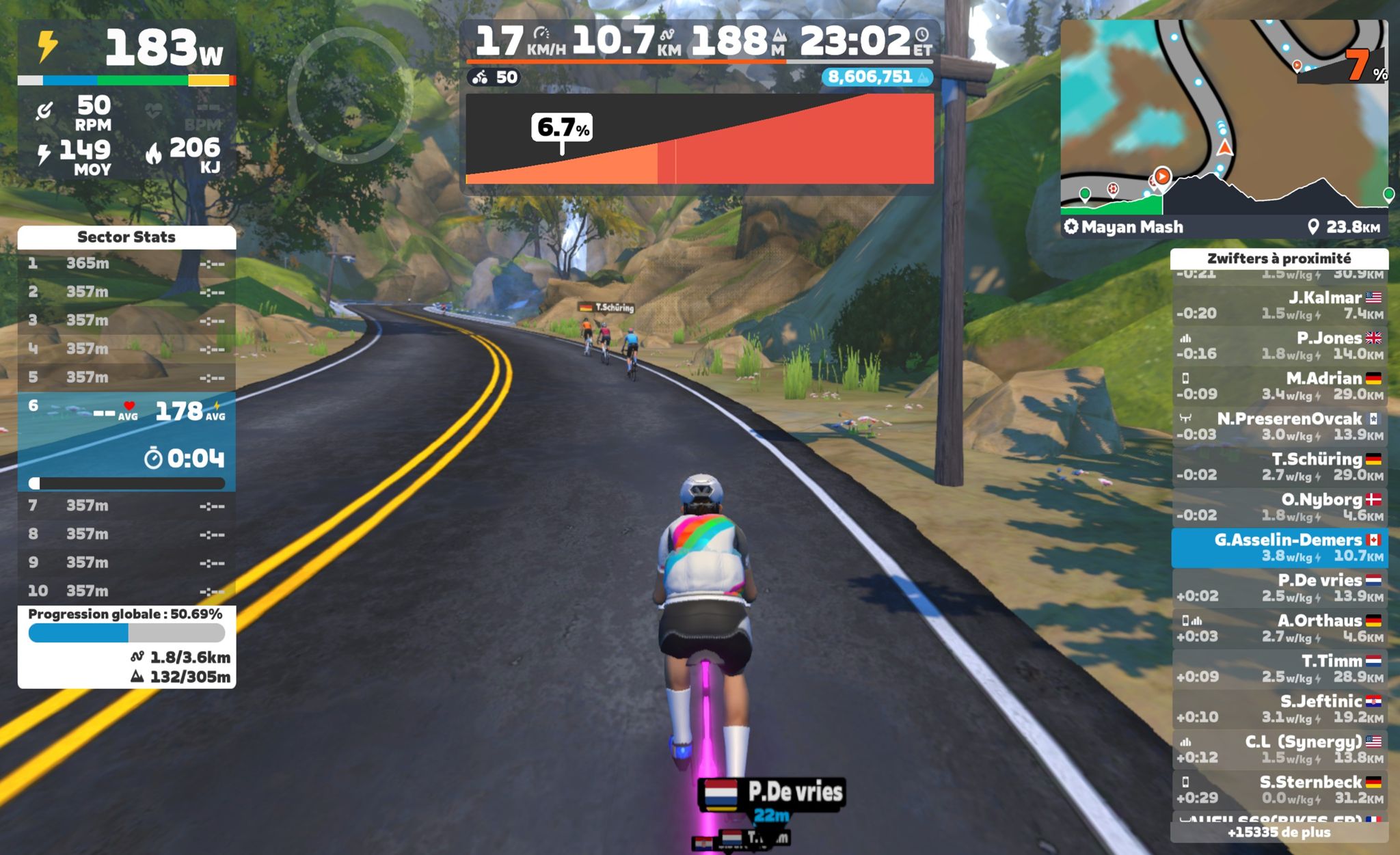Select M.Adrian rider row
Viewport: 1400px width, 855px height.
pos(1279,386)
